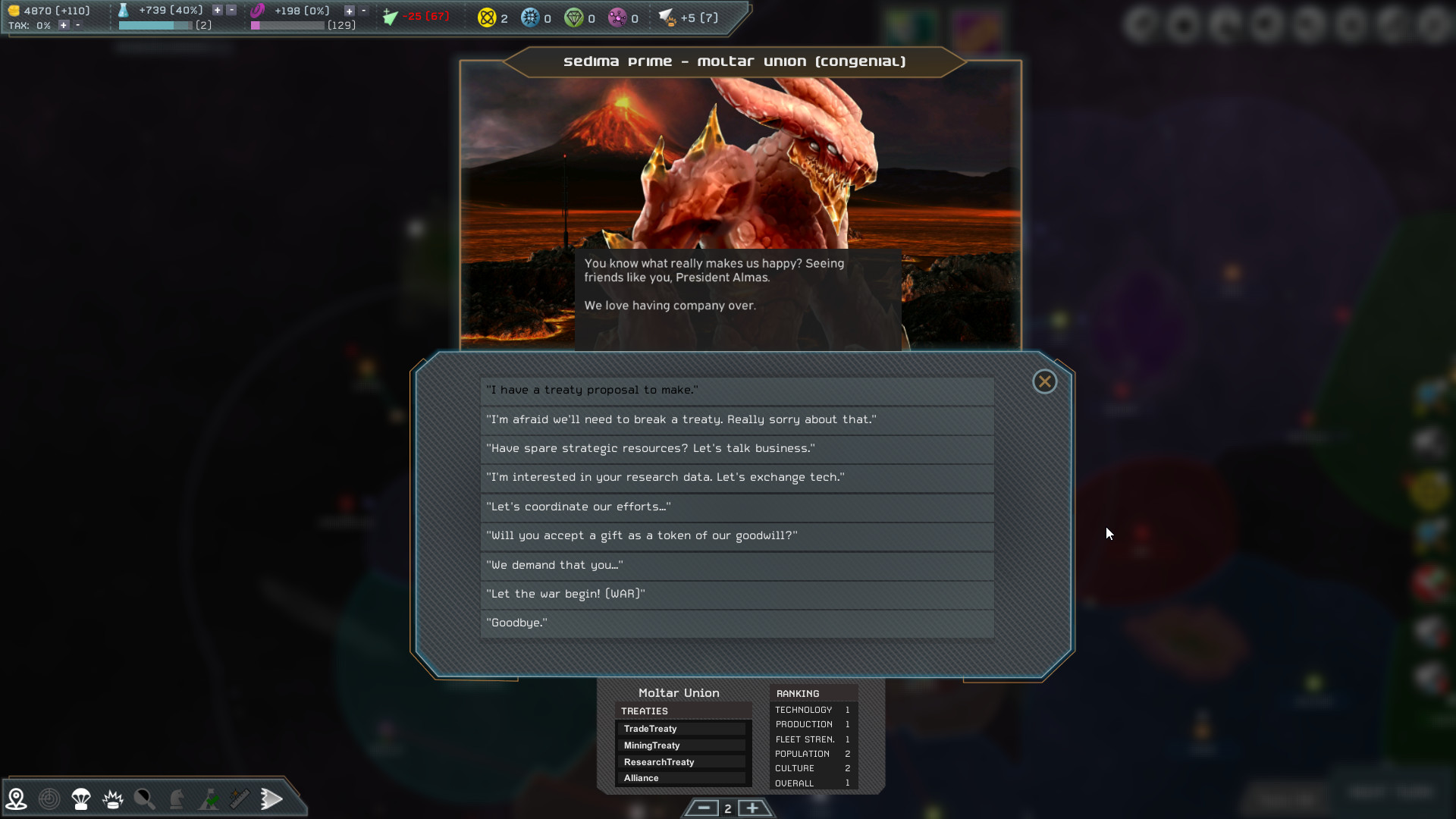Click the explosion icon in bottom toolbar
The width and height of the screenshot is (1456, 819).
point(113,799)
